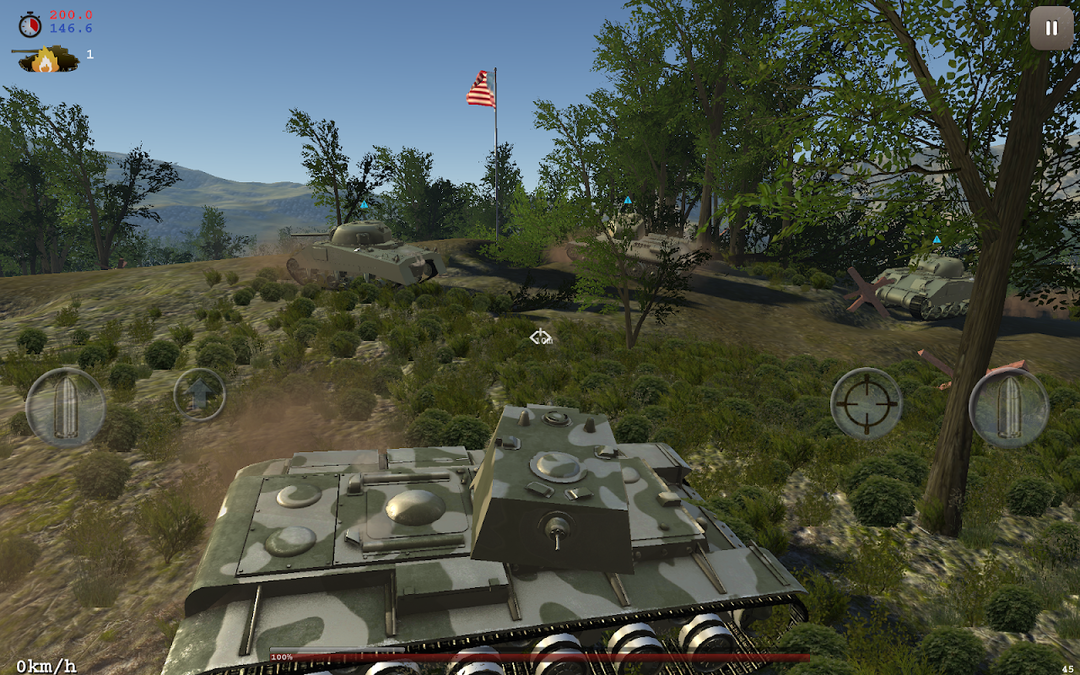1080x675 pixels.
Task: Pause the game with the pause button
Action: click(x=1051, y=28)
